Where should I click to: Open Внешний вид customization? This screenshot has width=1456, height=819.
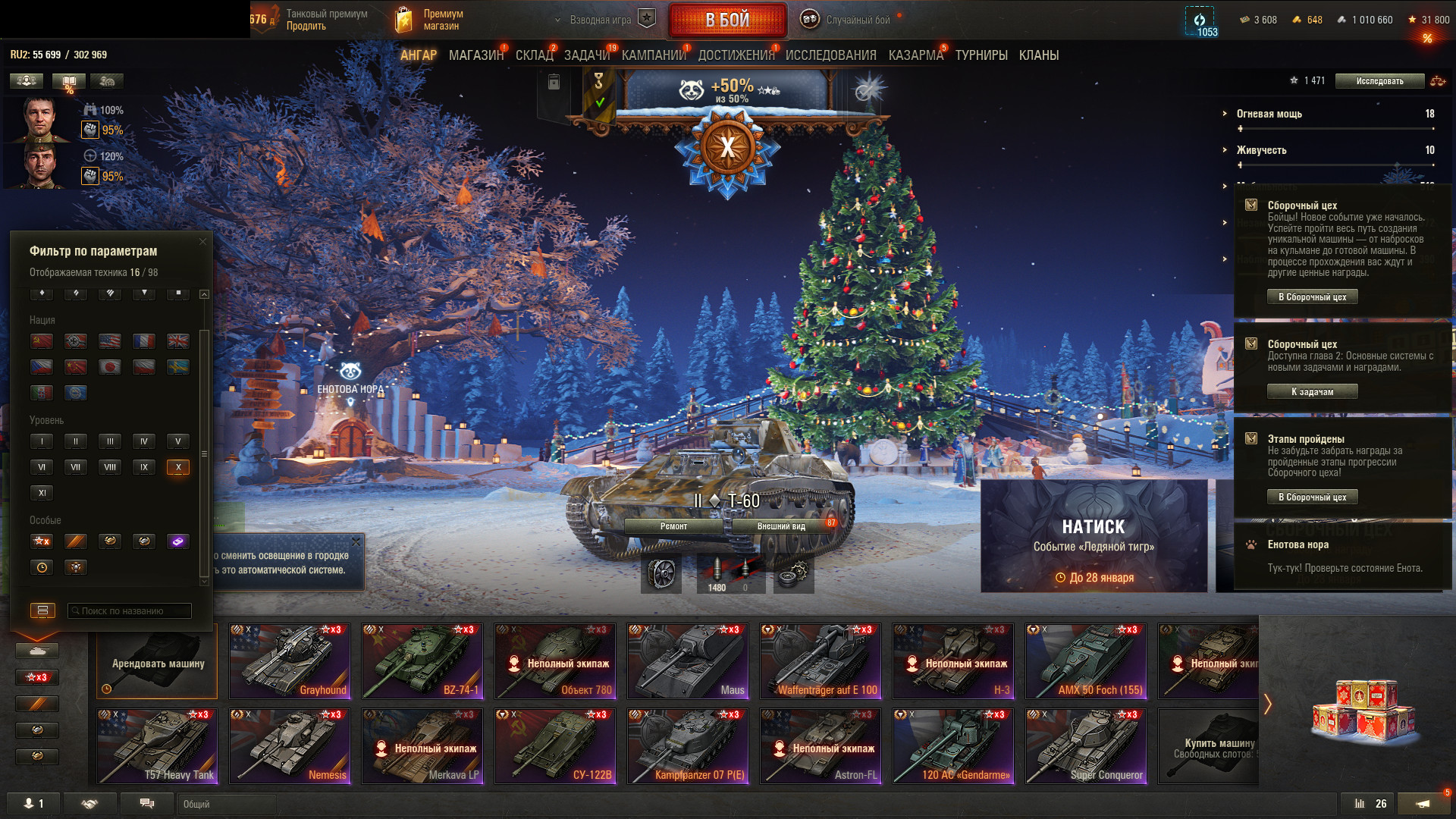click(x=781, y=526)
